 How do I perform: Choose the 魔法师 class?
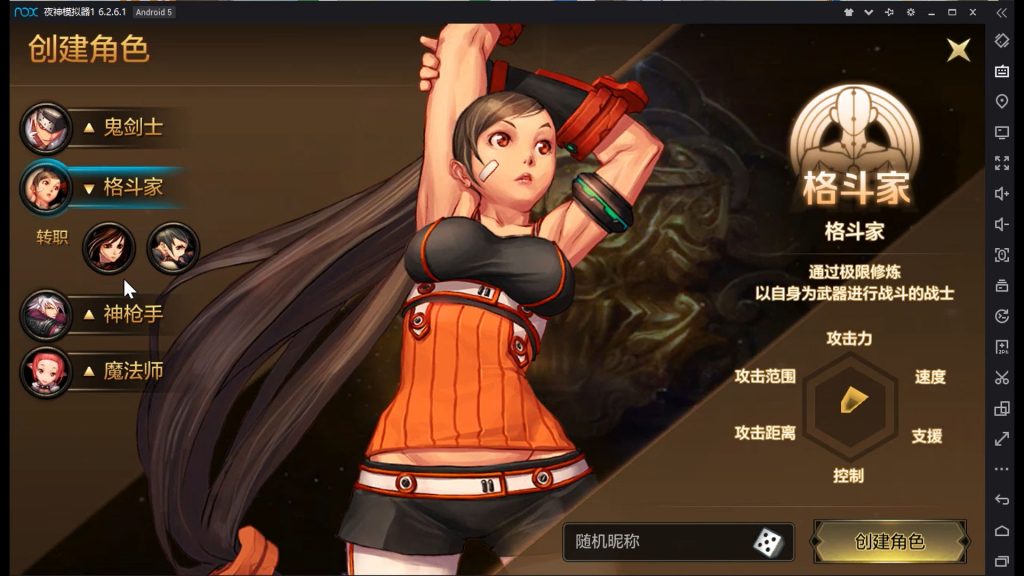[120, 371]
